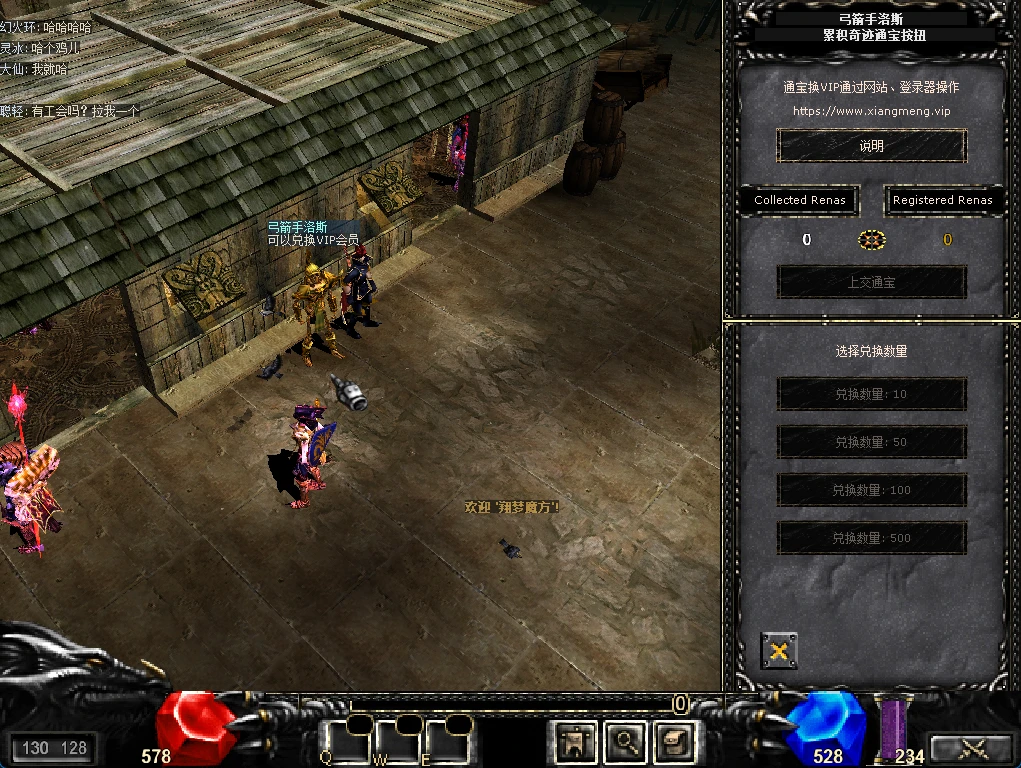Open the 说明 explanation button
Screen dimensions: 1021x768
click(871, 146)
